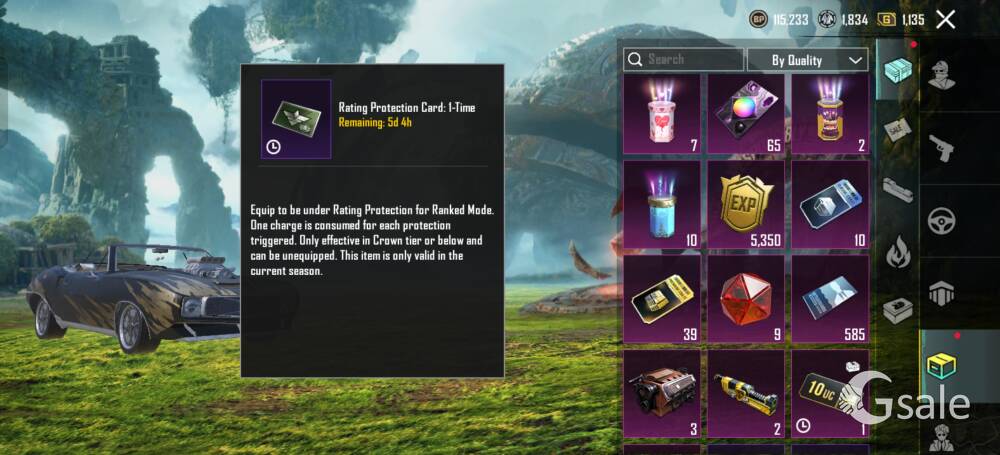Select the 10 UC voucher item
Screen dimensions: 1000x455
point(829,392)
